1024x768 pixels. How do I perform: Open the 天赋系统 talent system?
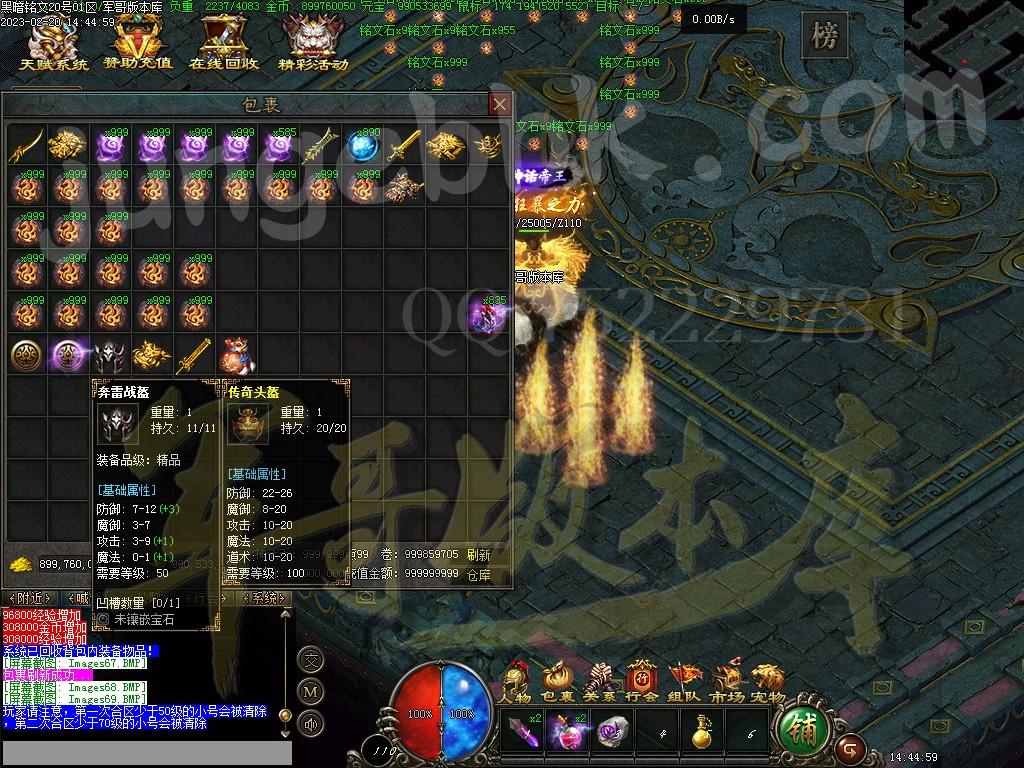click(x=54, y=45)
